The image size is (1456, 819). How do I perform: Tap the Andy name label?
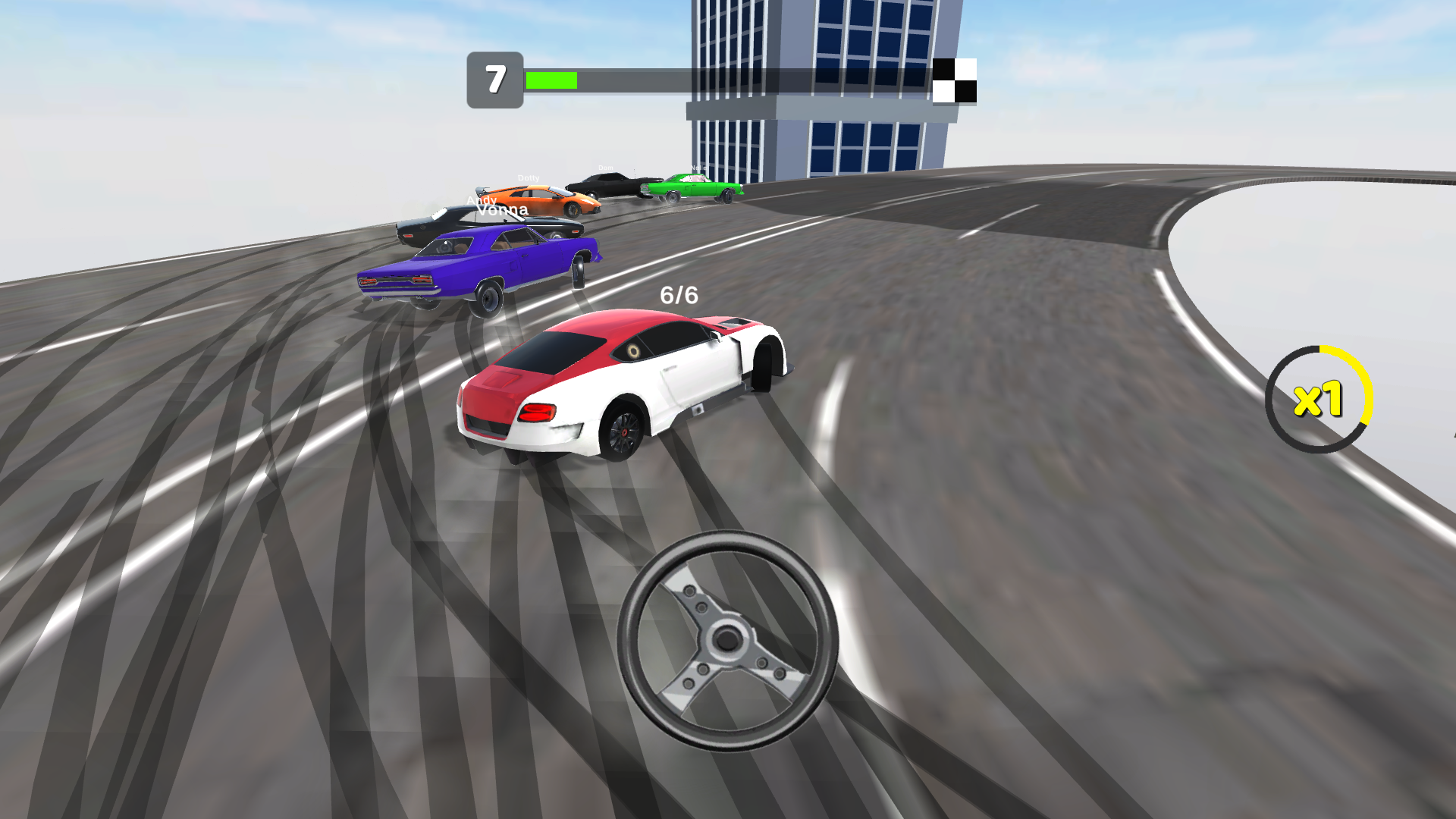click(481, 202)
